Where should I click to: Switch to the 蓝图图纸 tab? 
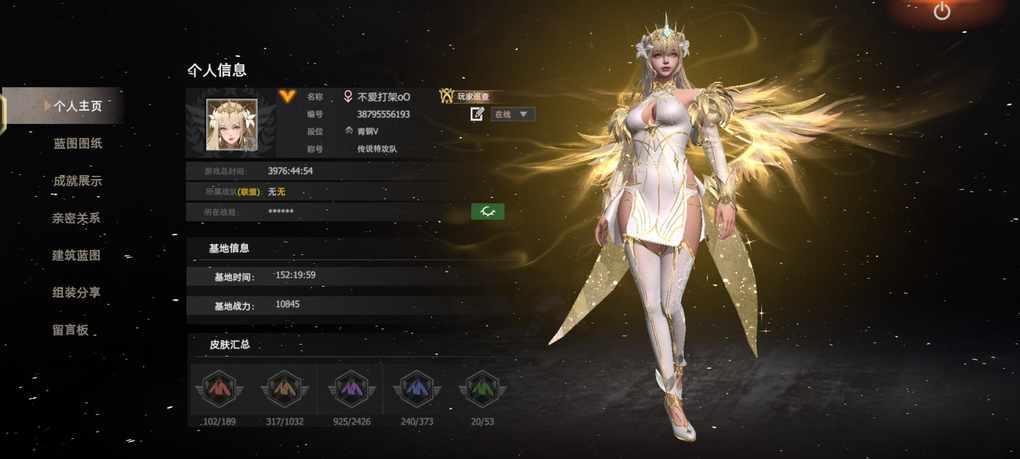[77, 143]
